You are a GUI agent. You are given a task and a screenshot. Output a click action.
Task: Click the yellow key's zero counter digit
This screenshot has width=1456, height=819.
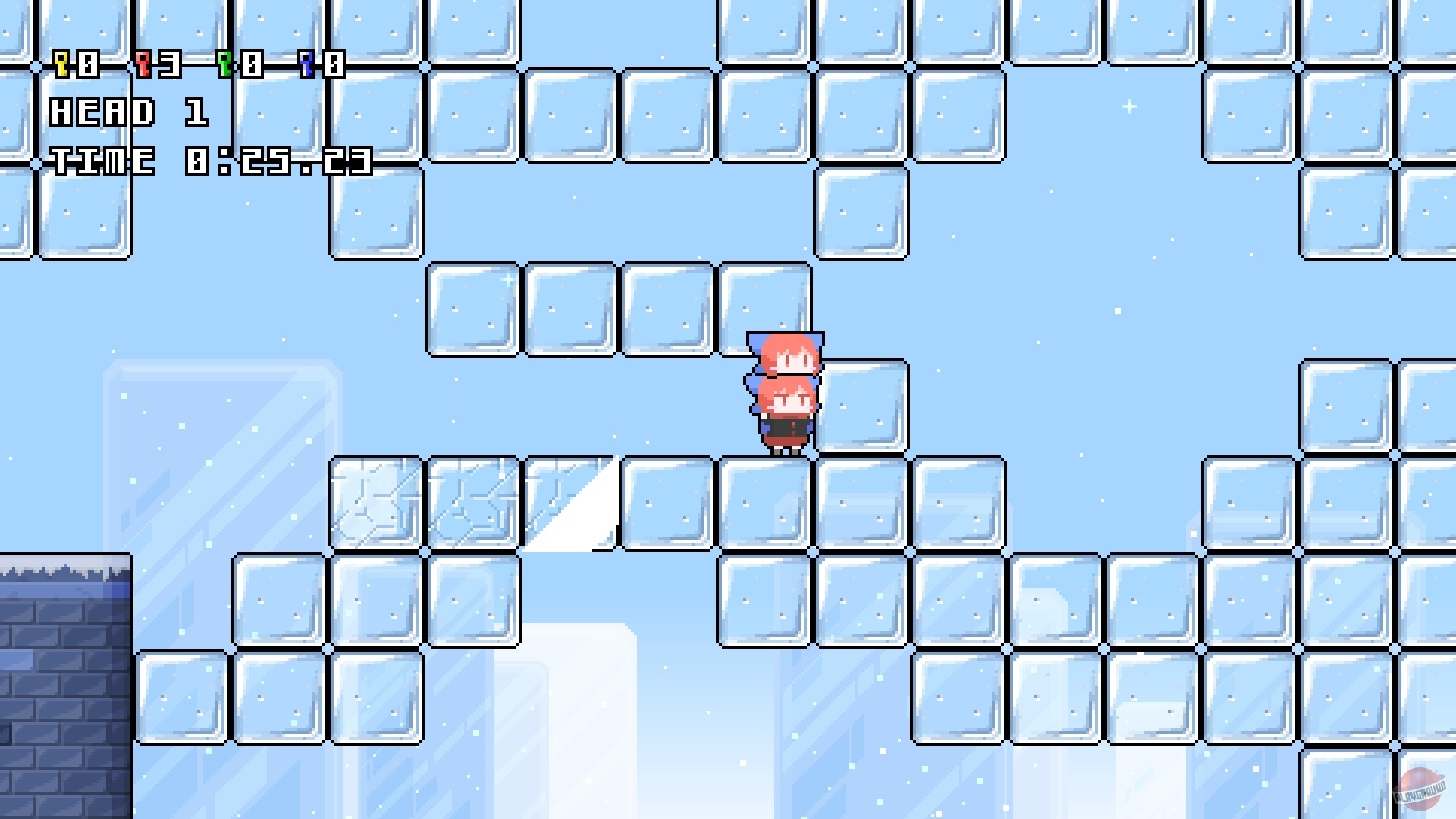pos(89,64)
